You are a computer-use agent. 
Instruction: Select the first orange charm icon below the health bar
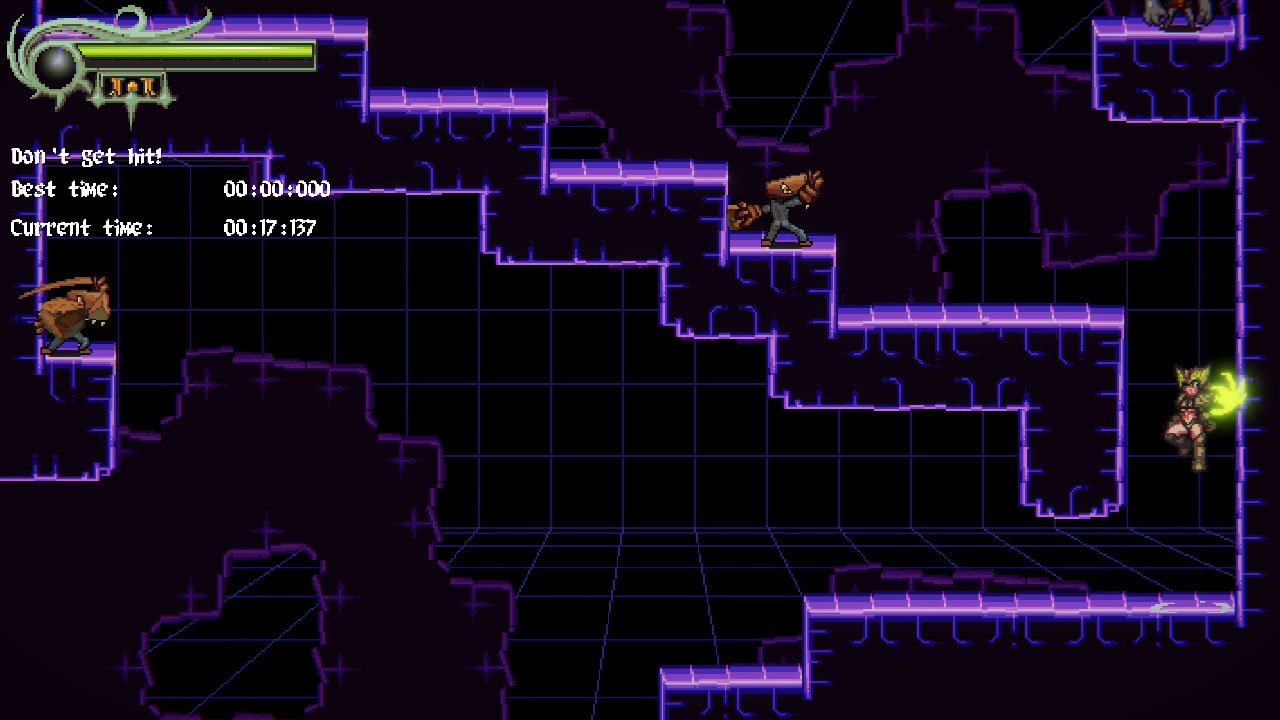[x=114, y=85]
